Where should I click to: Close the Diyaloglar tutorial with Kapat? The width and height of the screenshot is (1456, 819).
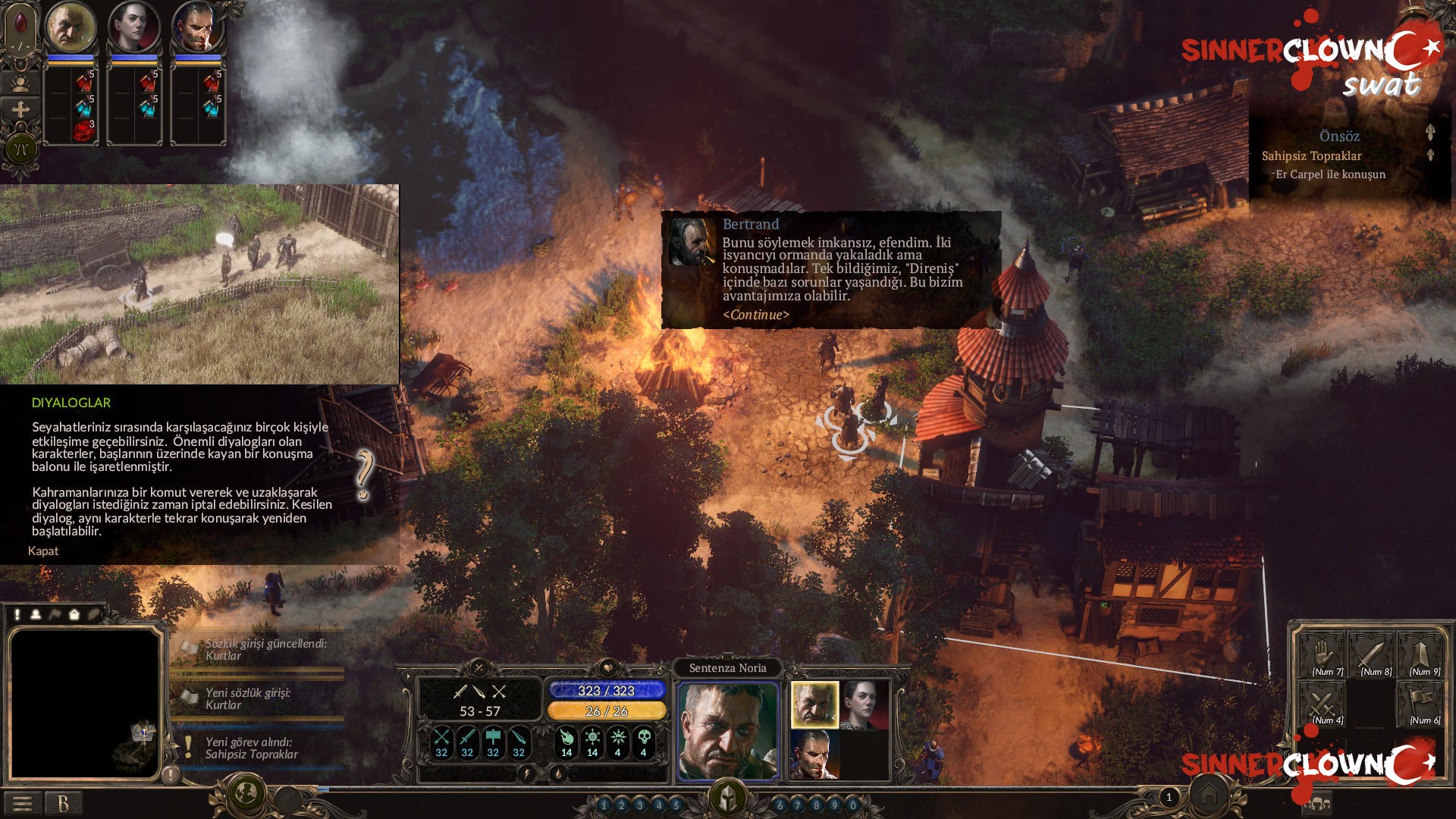pyautogui.click(x=43, y=551)
